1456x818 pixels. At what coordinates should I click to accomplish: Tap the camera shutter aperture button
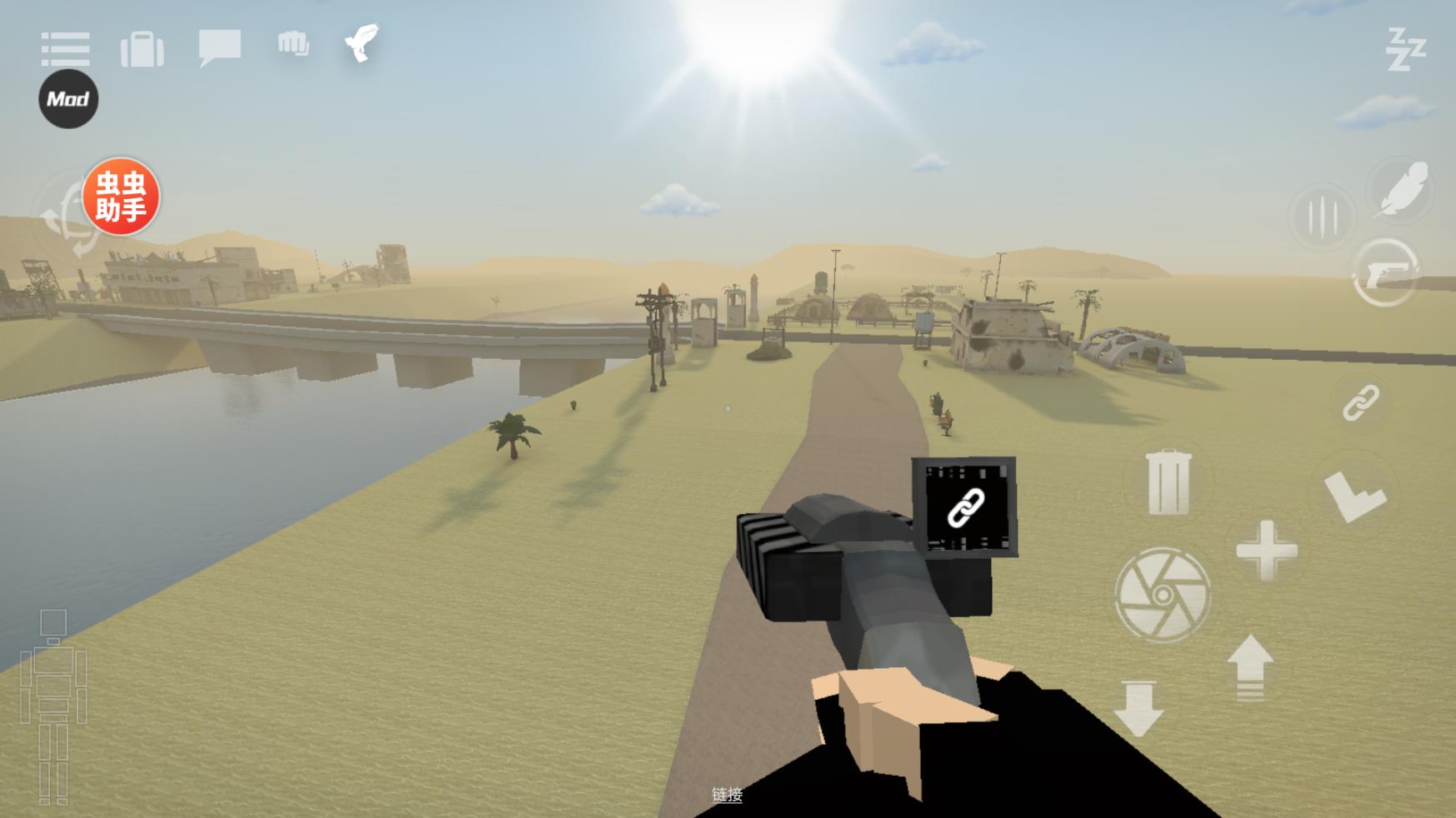(x=1162, y=595)
